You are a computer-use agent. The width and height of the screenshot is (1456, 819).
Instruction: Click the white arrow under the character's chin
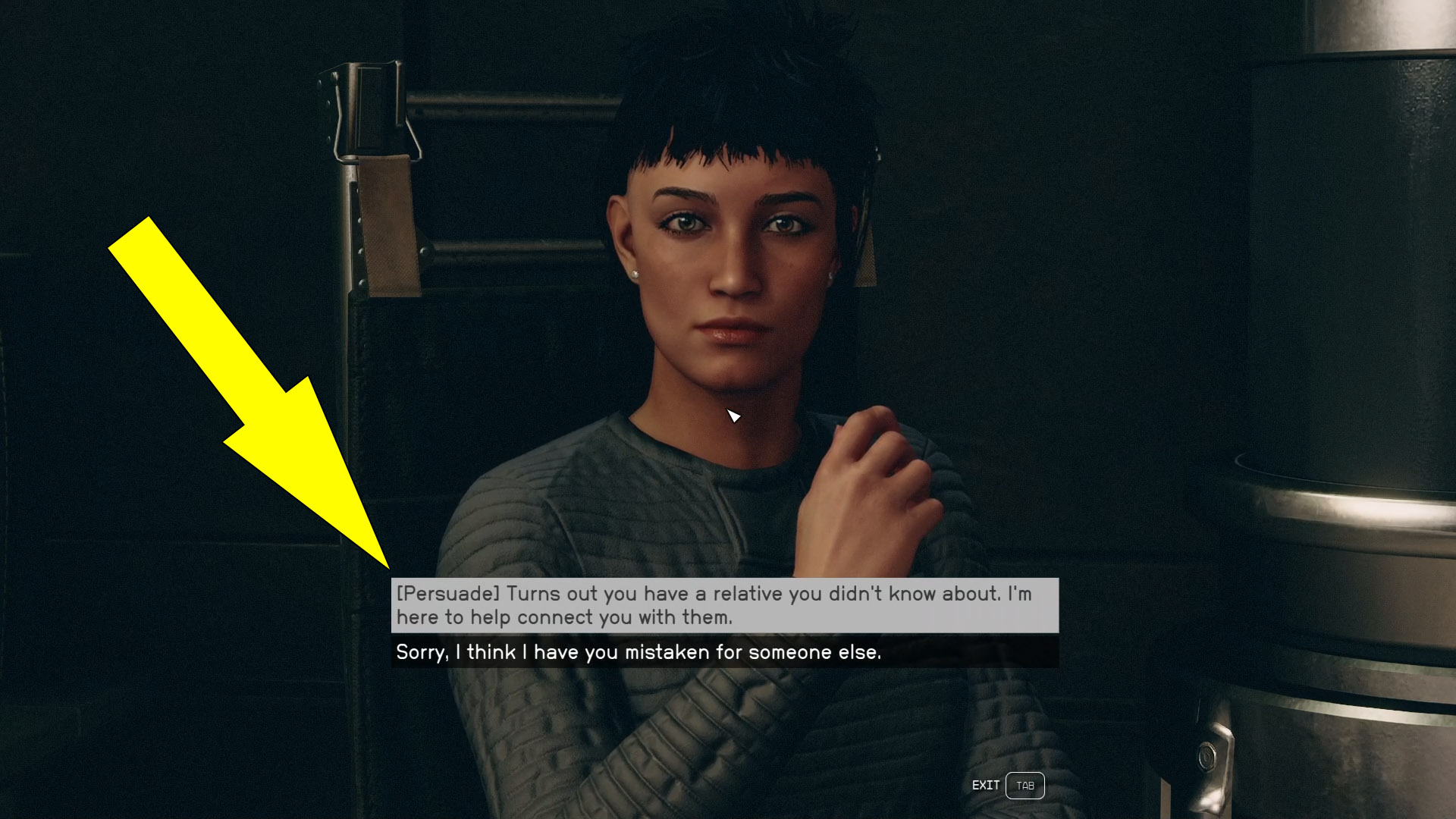coord(733,415)
